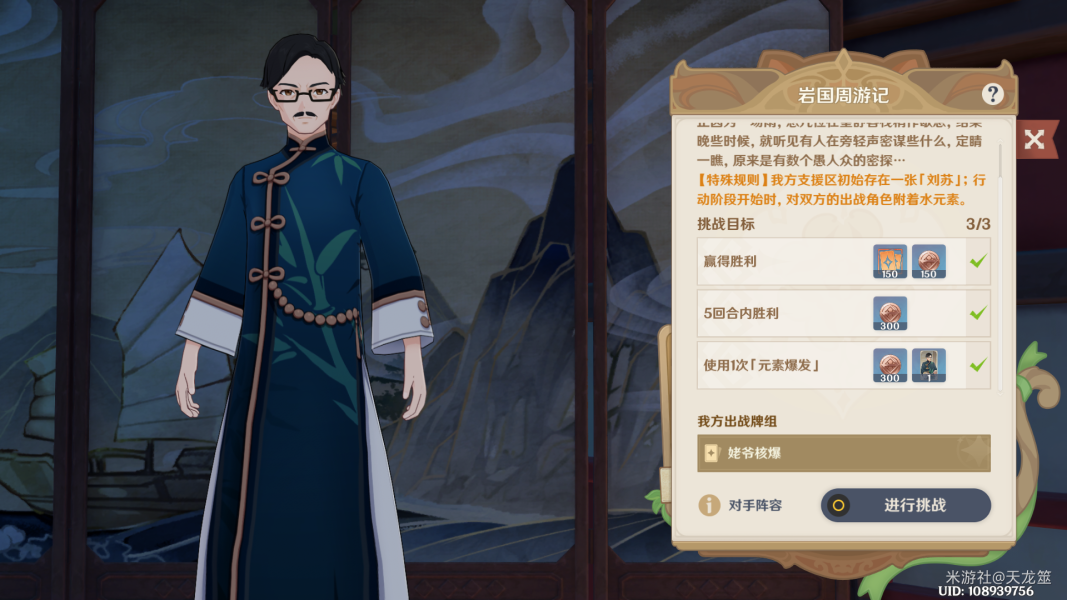Image resolution: width=1067 pixels, height=600 pixels.
Task: Close the challenge panel with the X
Action: point(1034,139)
